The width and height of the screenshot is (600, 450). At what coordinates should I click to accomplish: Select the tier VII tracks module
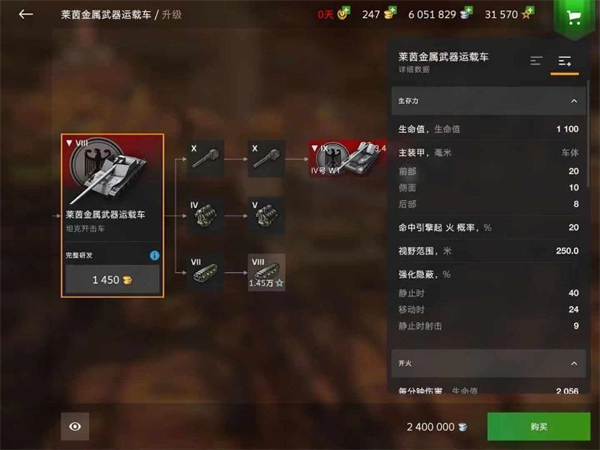click(208, 272)
